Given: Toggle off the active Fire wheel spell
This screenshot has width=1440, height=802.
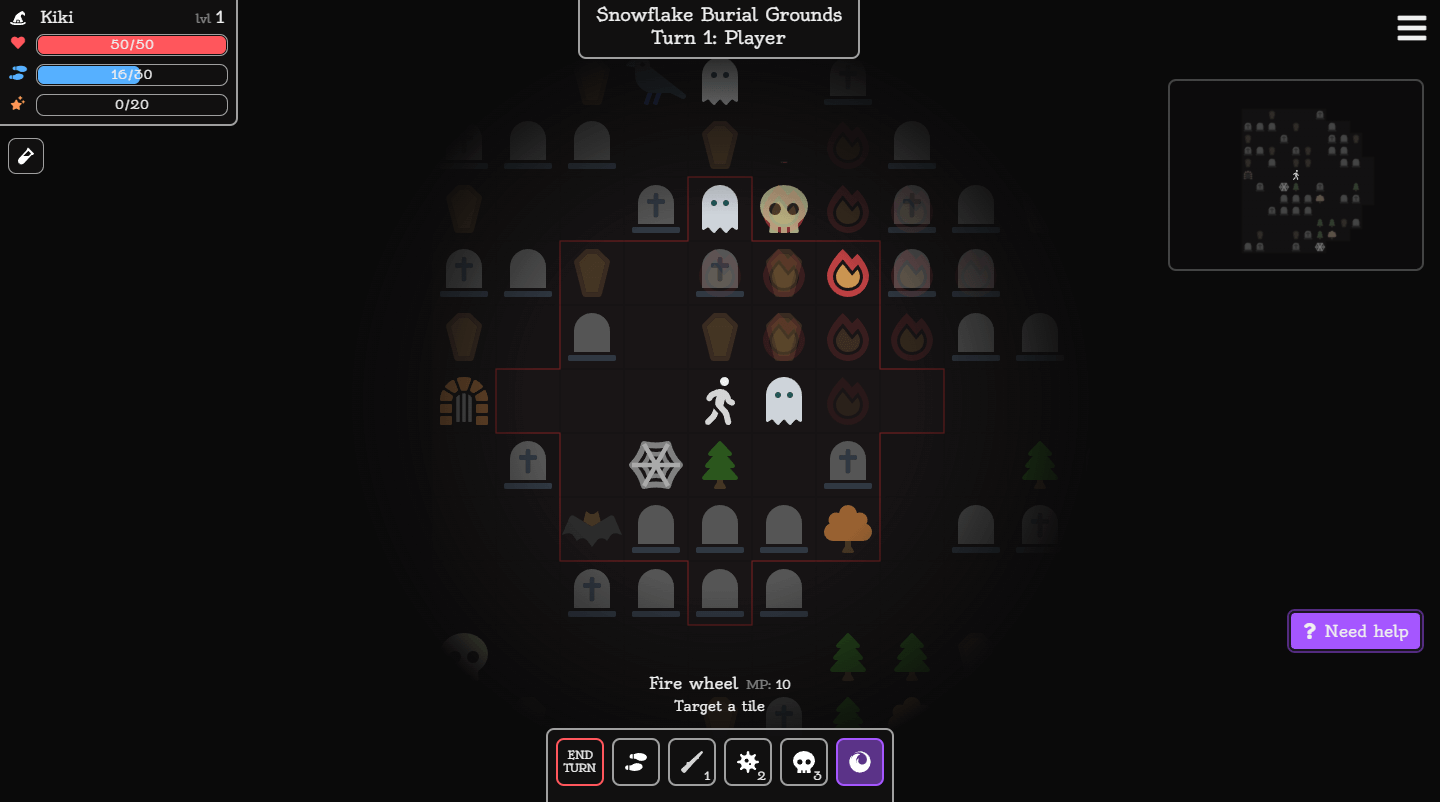Looking at the screenshot, I should pyautogui.click(x=860, y=762).
